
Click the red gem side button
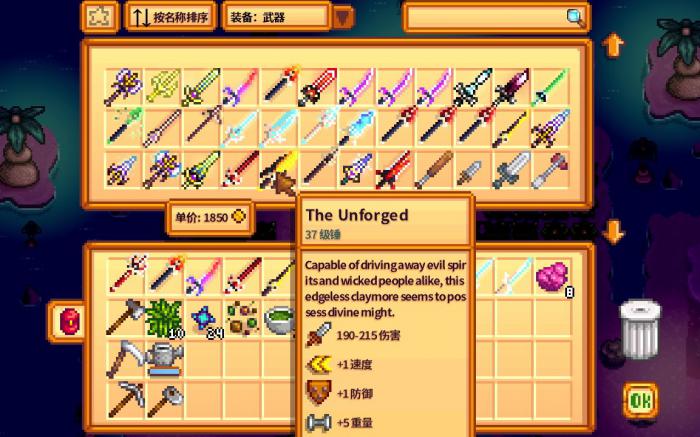coord(69,320)
